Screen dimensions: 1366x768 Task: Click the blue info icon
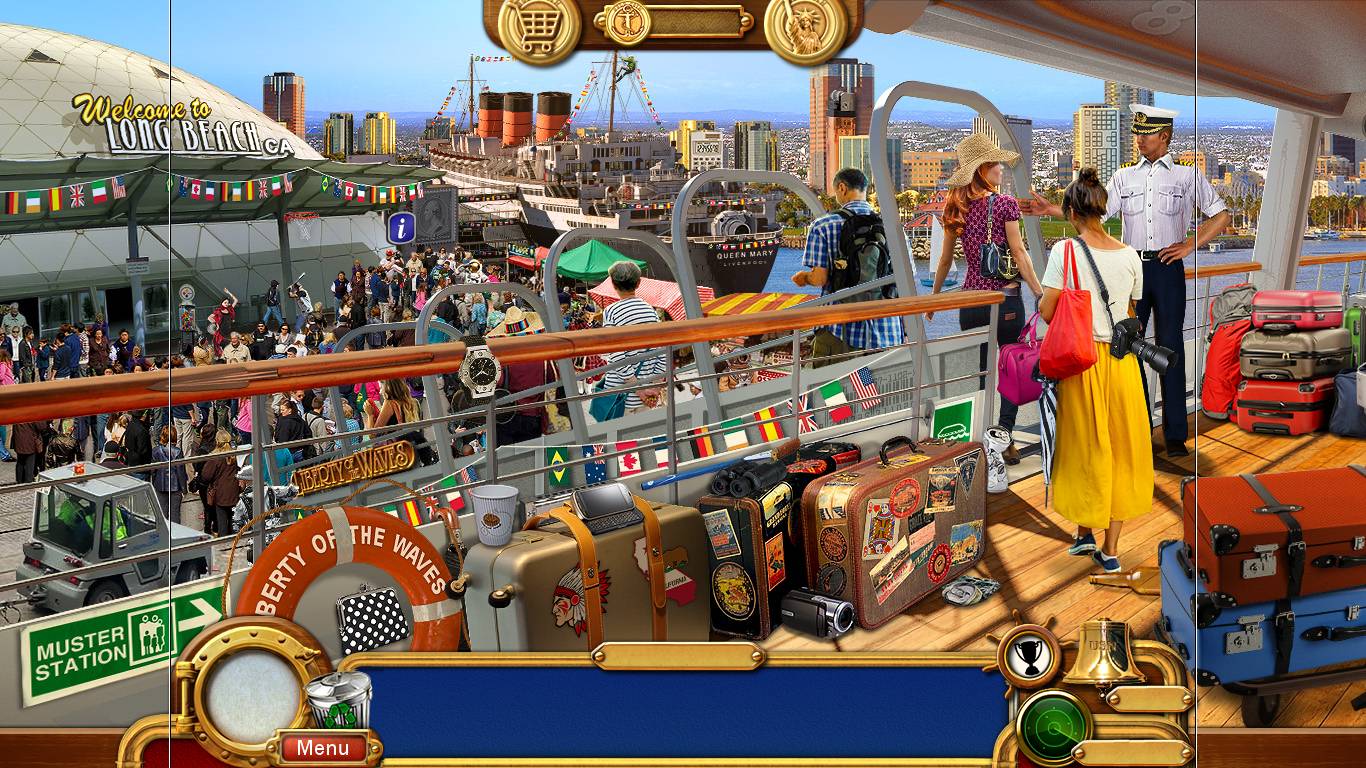(402, 228)
